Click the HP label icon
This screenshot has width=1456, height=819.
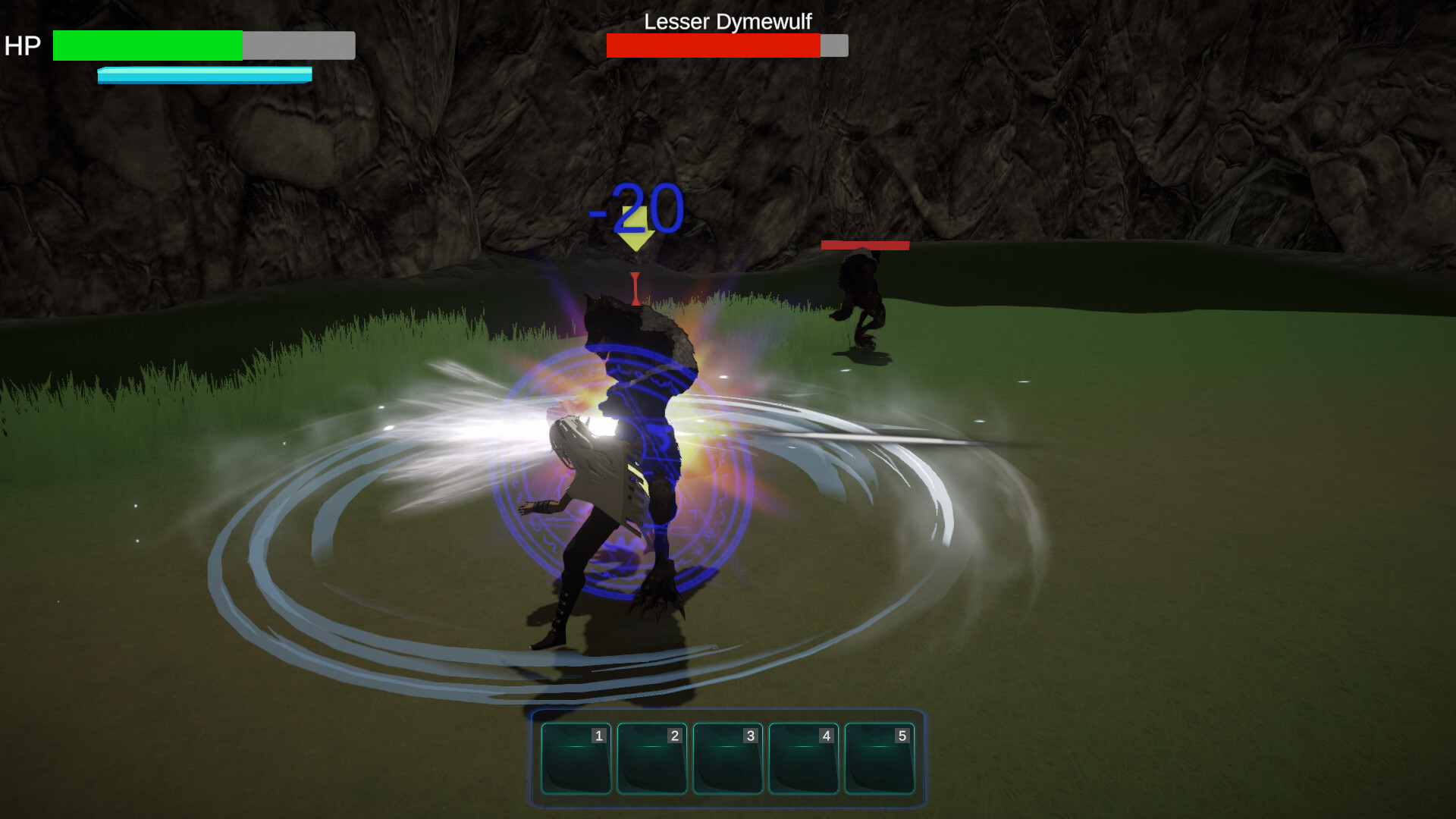tap(23, 45)
